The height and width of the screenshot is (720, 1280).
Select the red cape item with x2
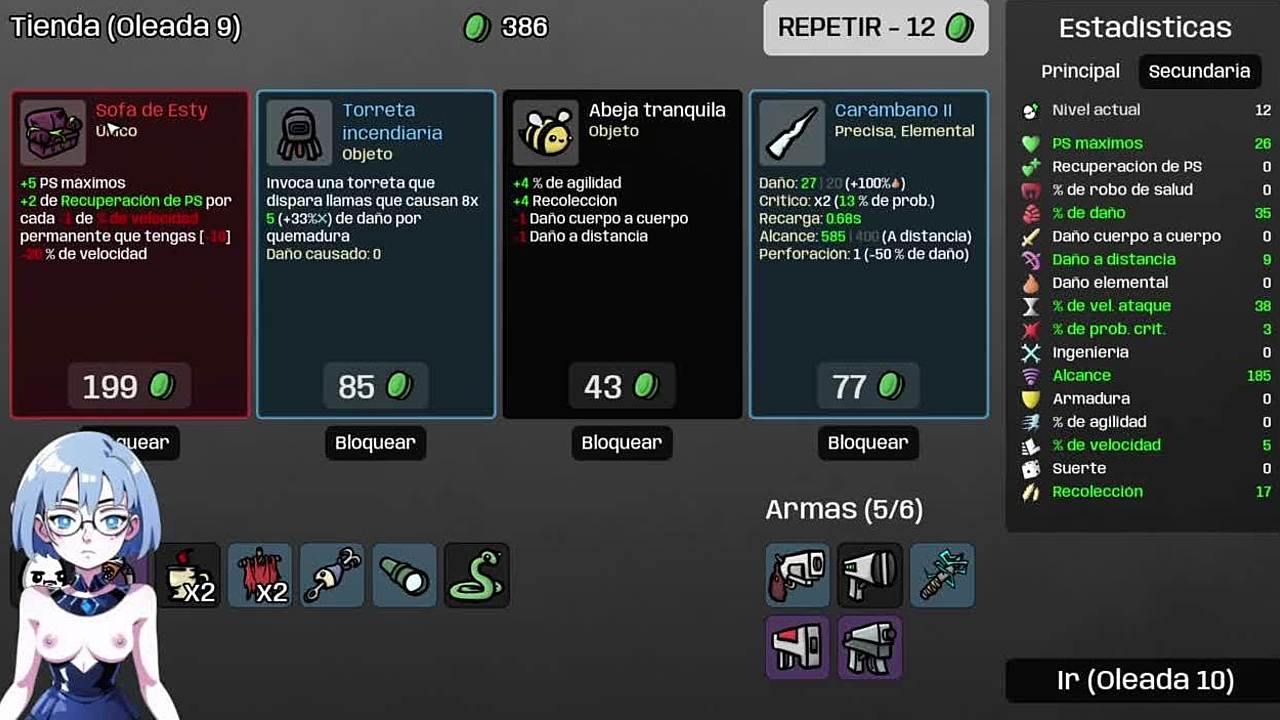[x=261, y=576]
